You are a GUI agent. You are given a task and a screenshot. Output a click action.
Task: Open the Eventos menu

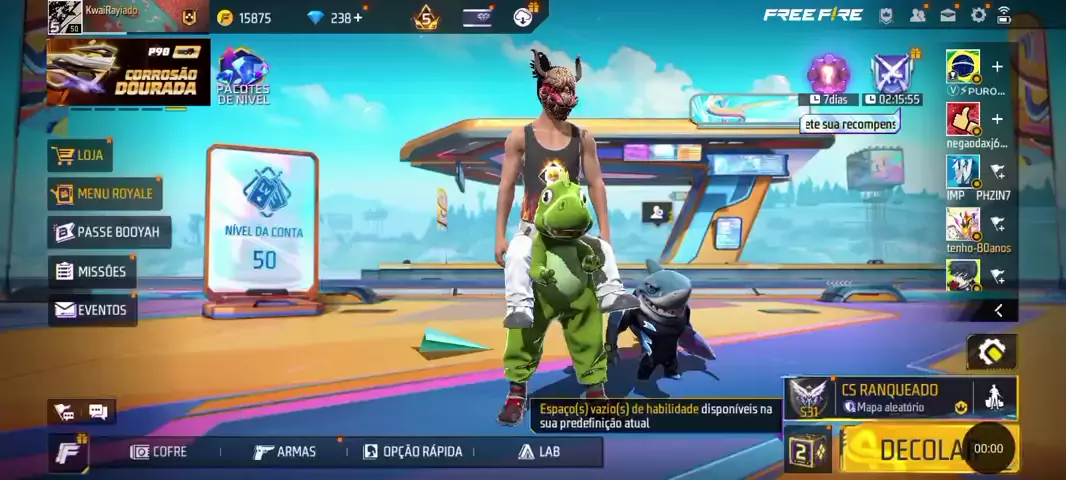92,310
